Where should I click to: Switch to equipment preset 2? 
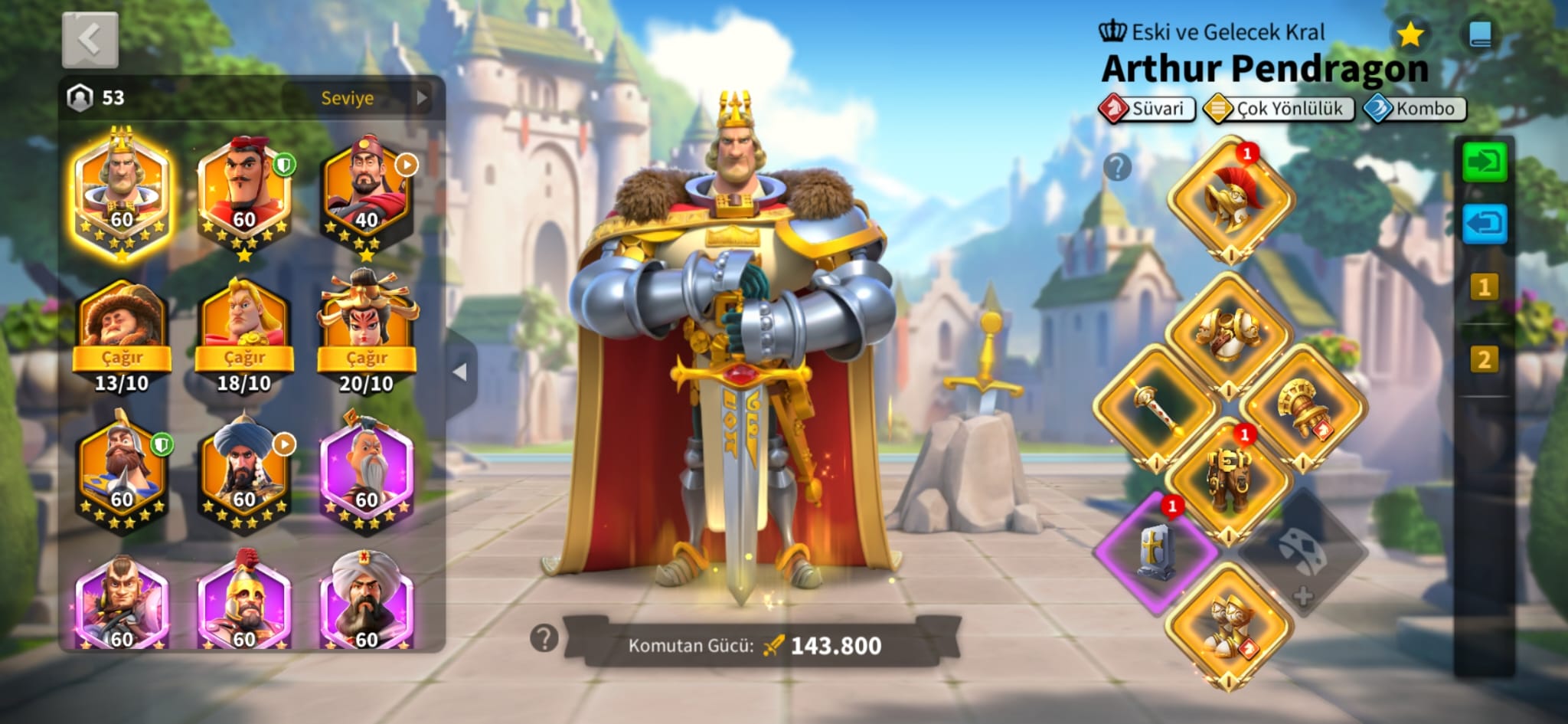click(x=1484, y=359)
